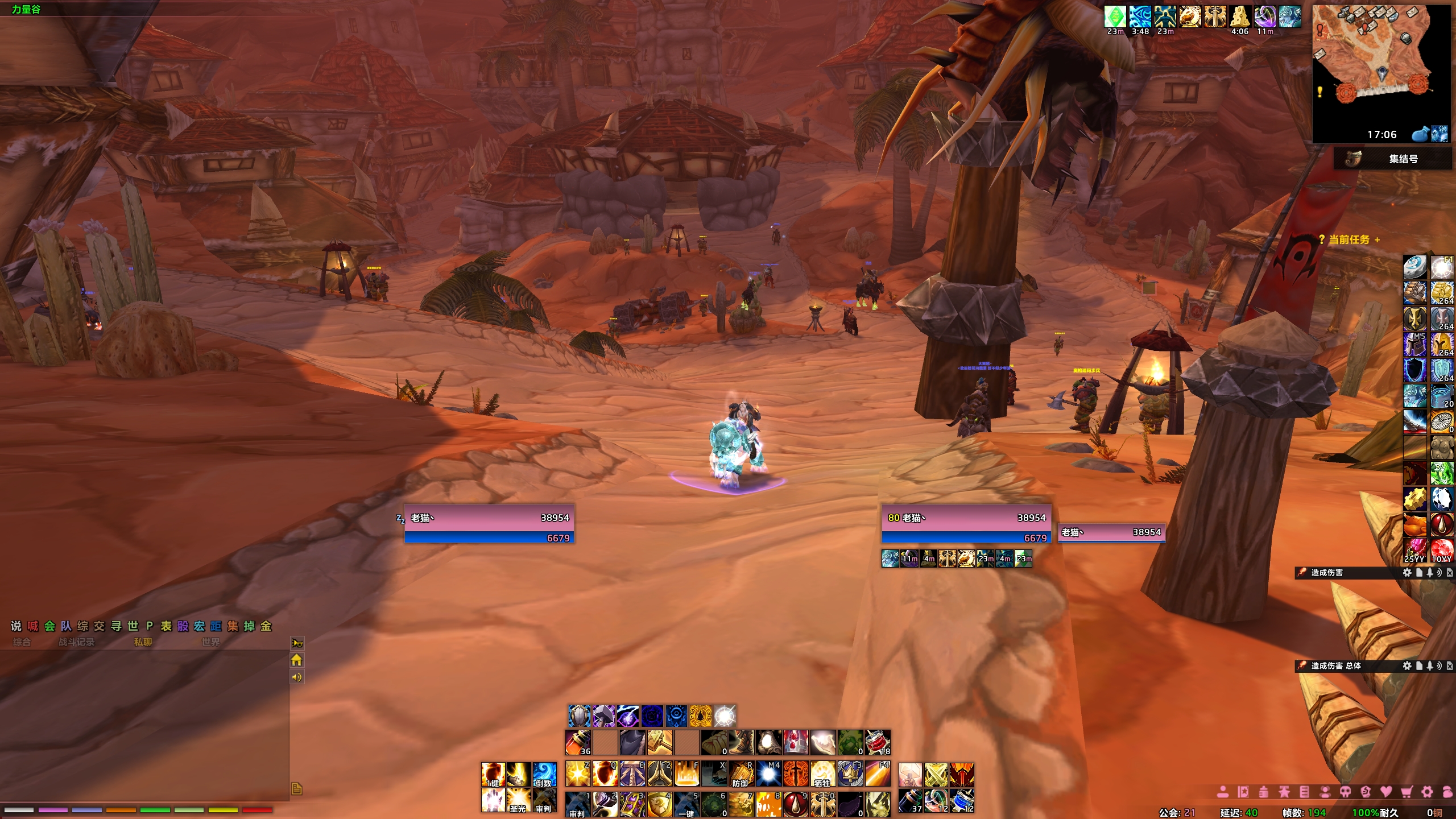Screen dimensions: 1456x819
Task: Activate the 防御 ability on the hotbar
Action: [x=741, y=775]
